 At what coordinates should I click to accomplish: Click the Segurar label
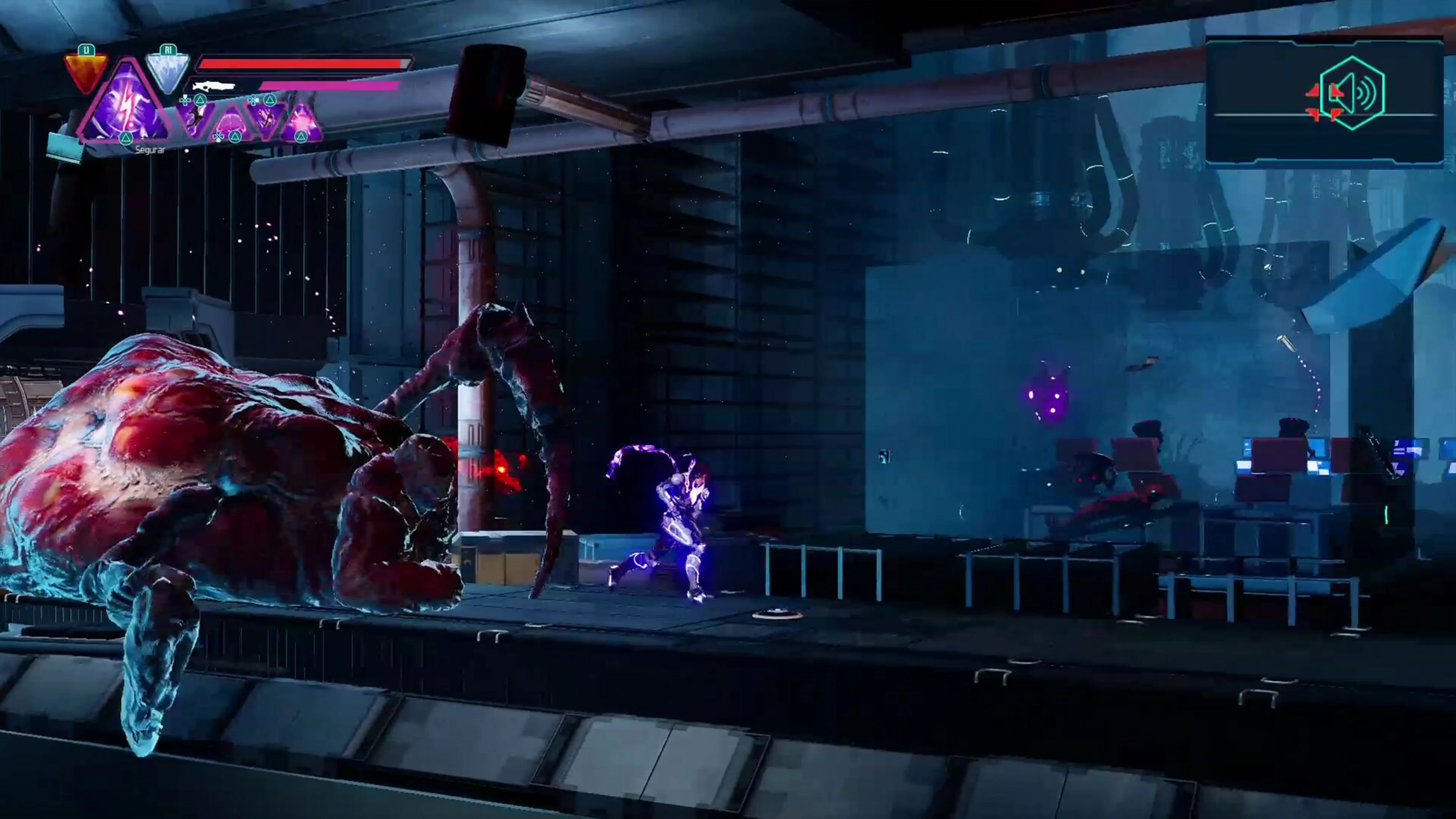[150, 150]
